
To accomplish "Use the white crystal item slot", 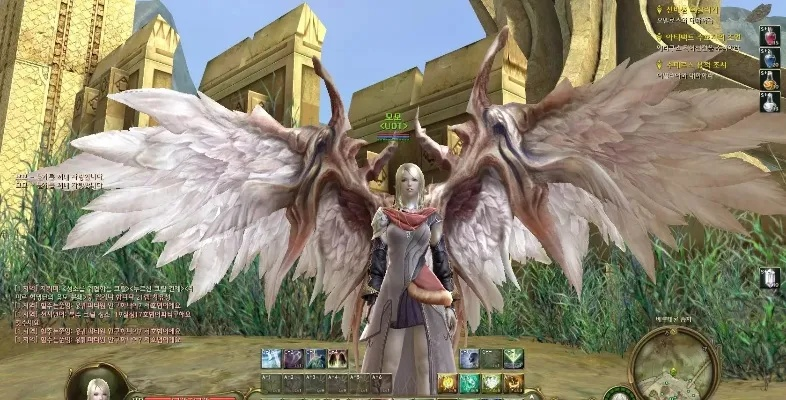I will click(770, 279).
